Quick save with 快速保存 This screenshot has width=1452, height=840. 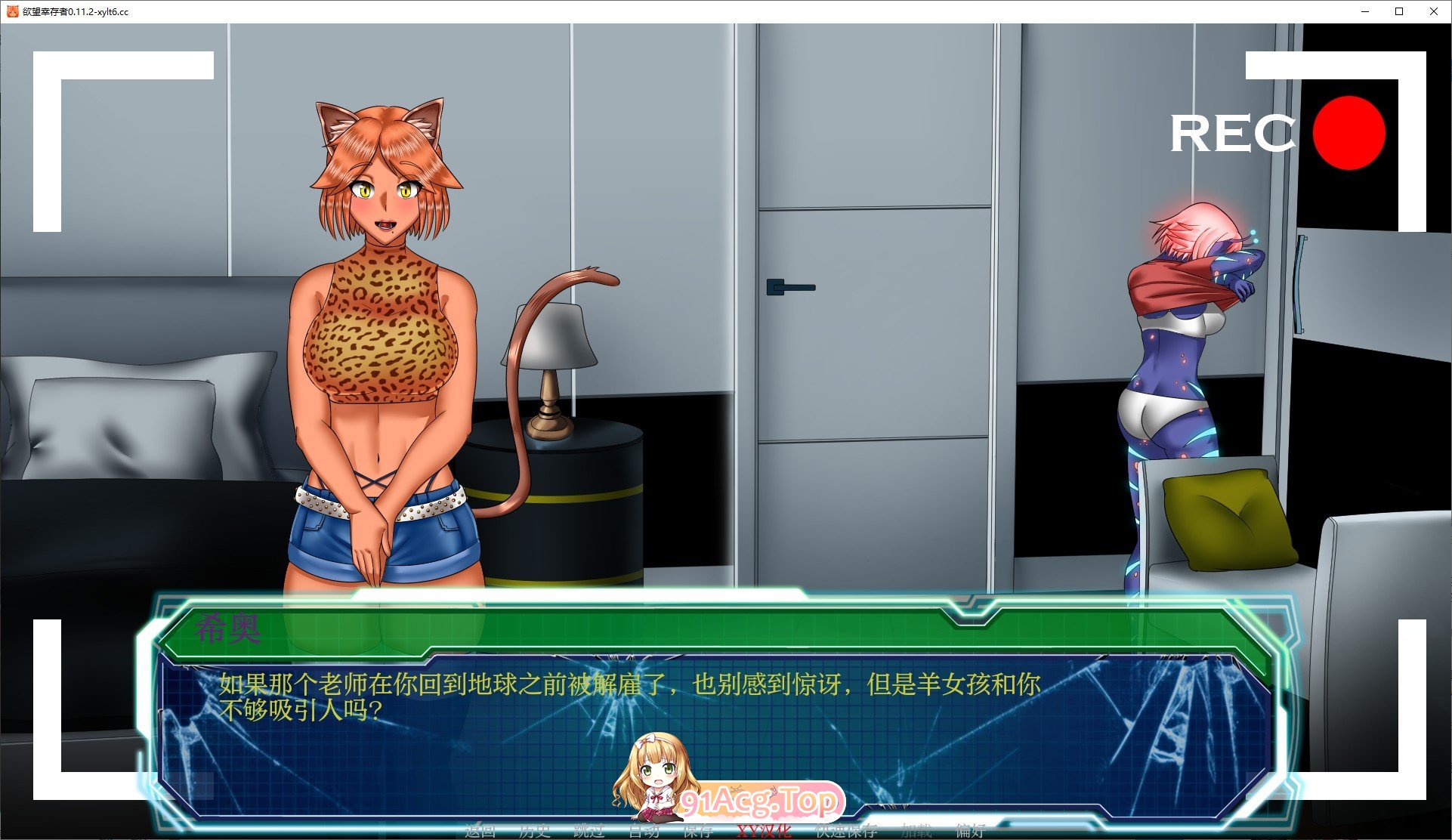click(845, 831)
